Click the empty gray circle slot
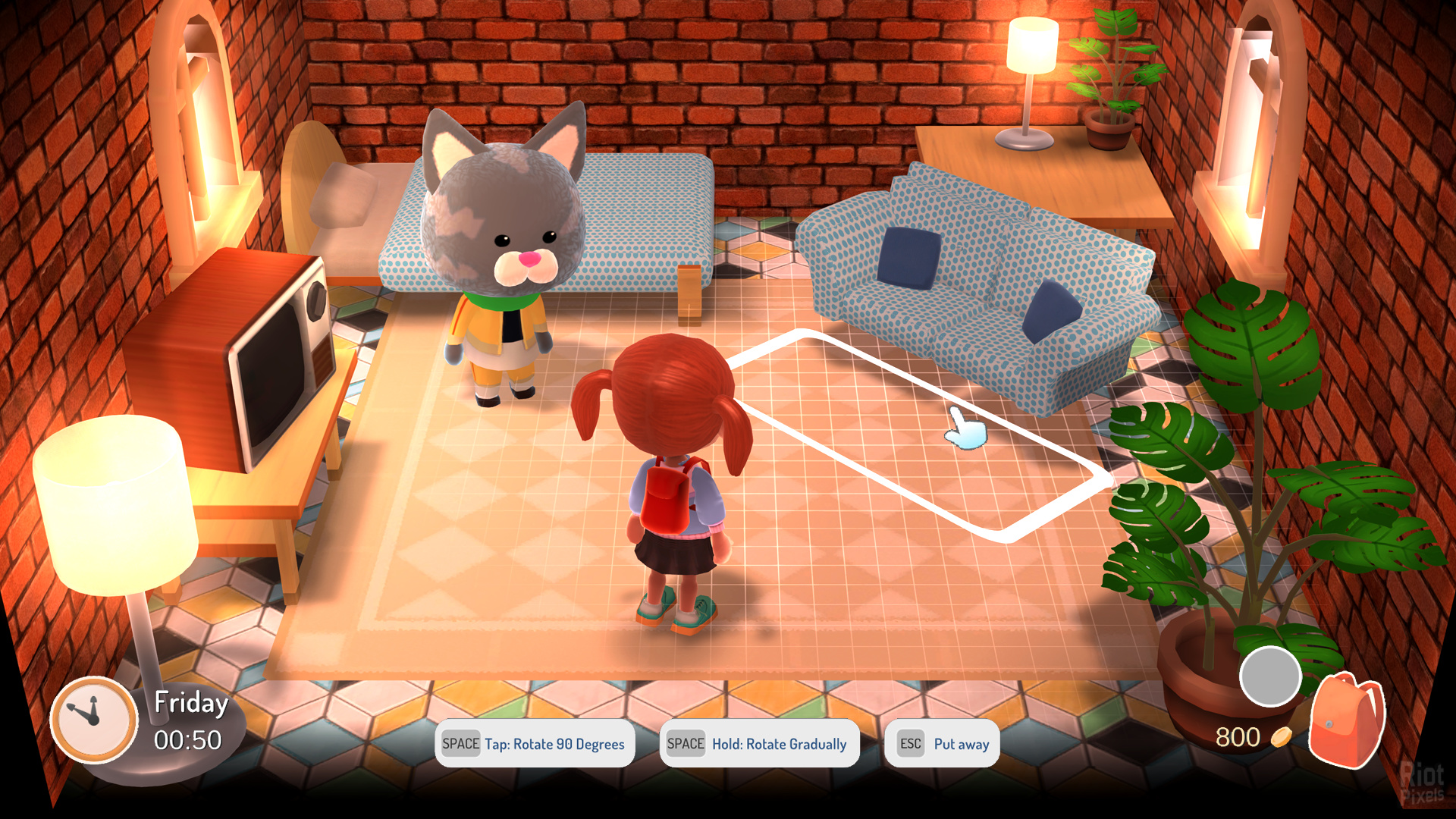 (x=1270, y=676)
